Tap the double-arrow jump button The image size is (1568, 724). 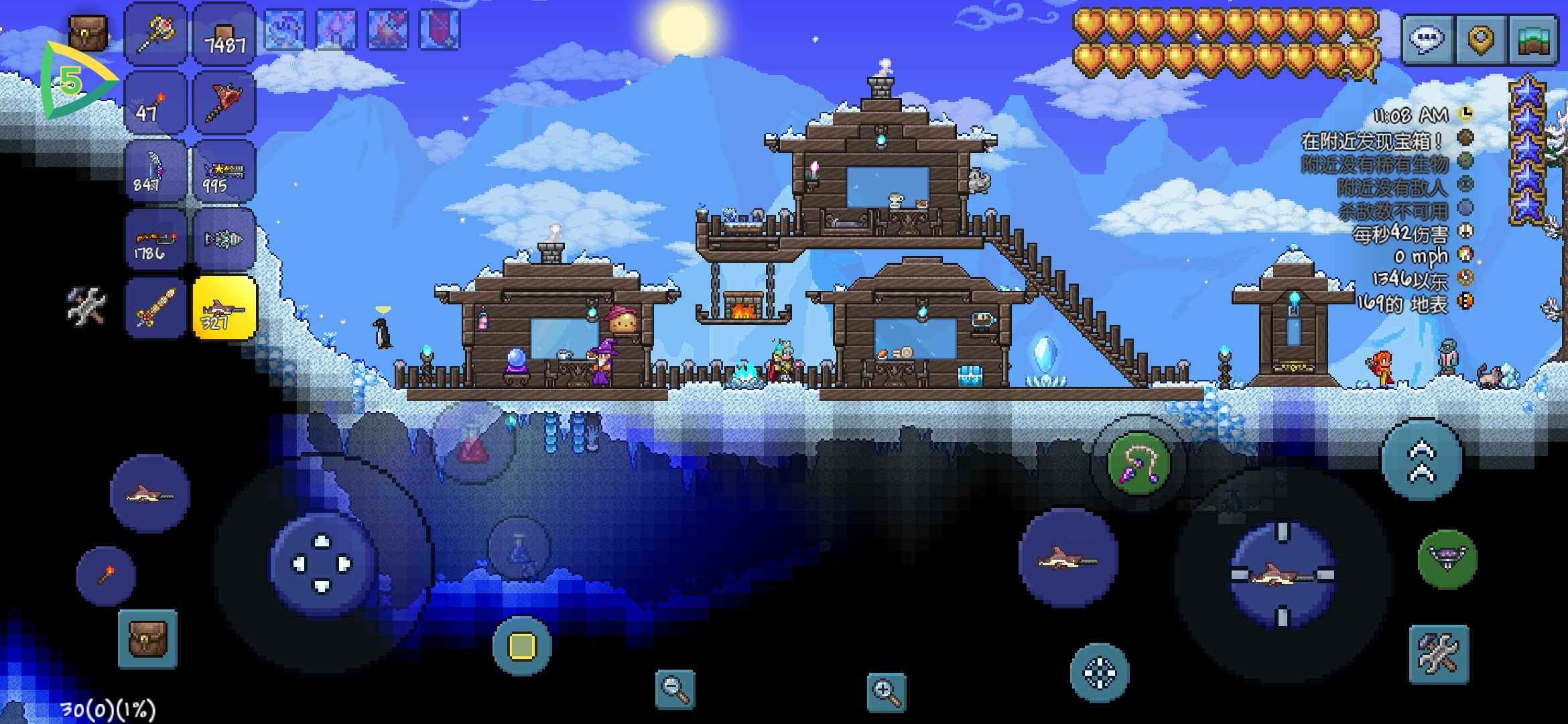[x=1422, y=461]
